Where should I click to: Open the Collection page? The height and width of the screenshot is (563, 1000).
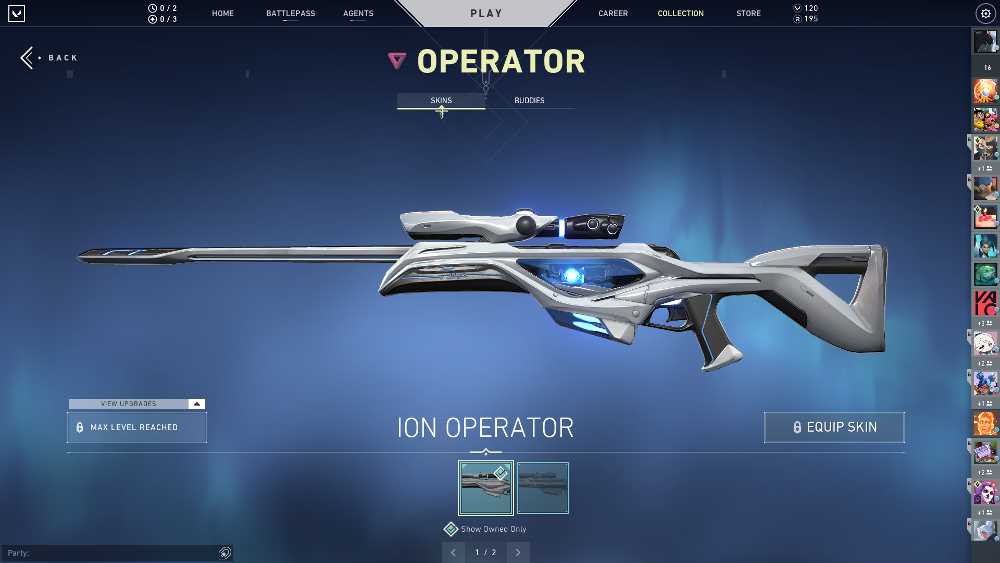(680, 14)
